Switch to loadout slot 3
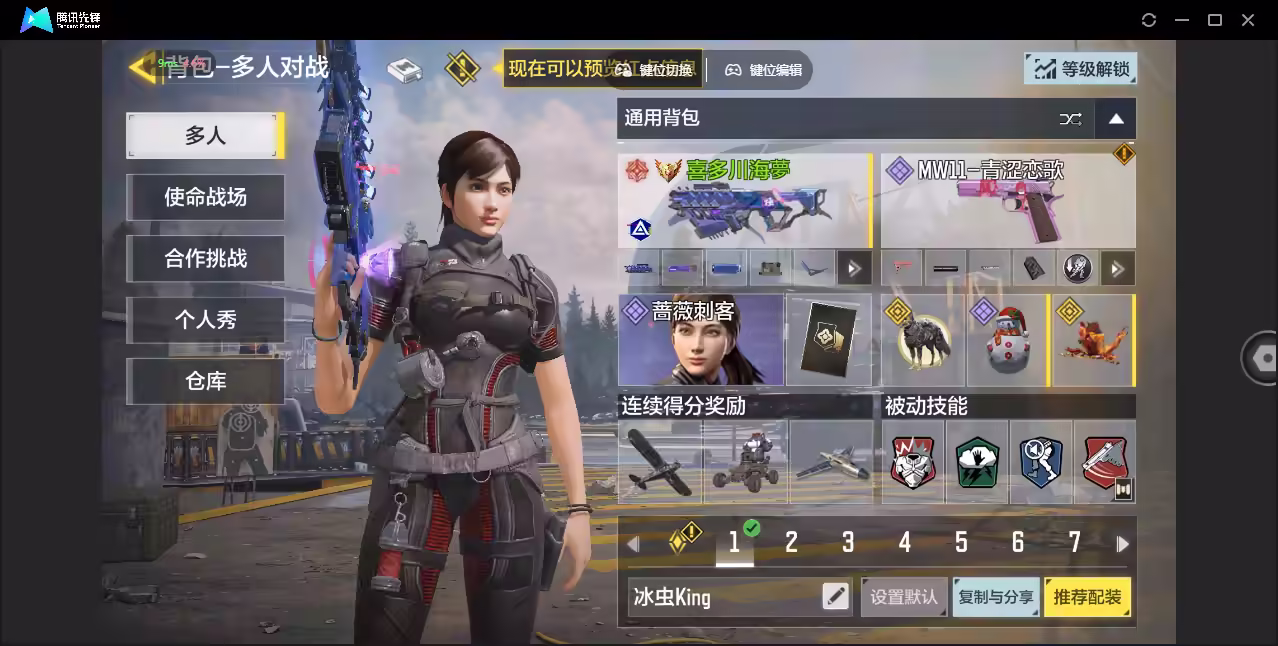Image resolution: width=1278 pixels, height=646 pixels. [848, 543]
